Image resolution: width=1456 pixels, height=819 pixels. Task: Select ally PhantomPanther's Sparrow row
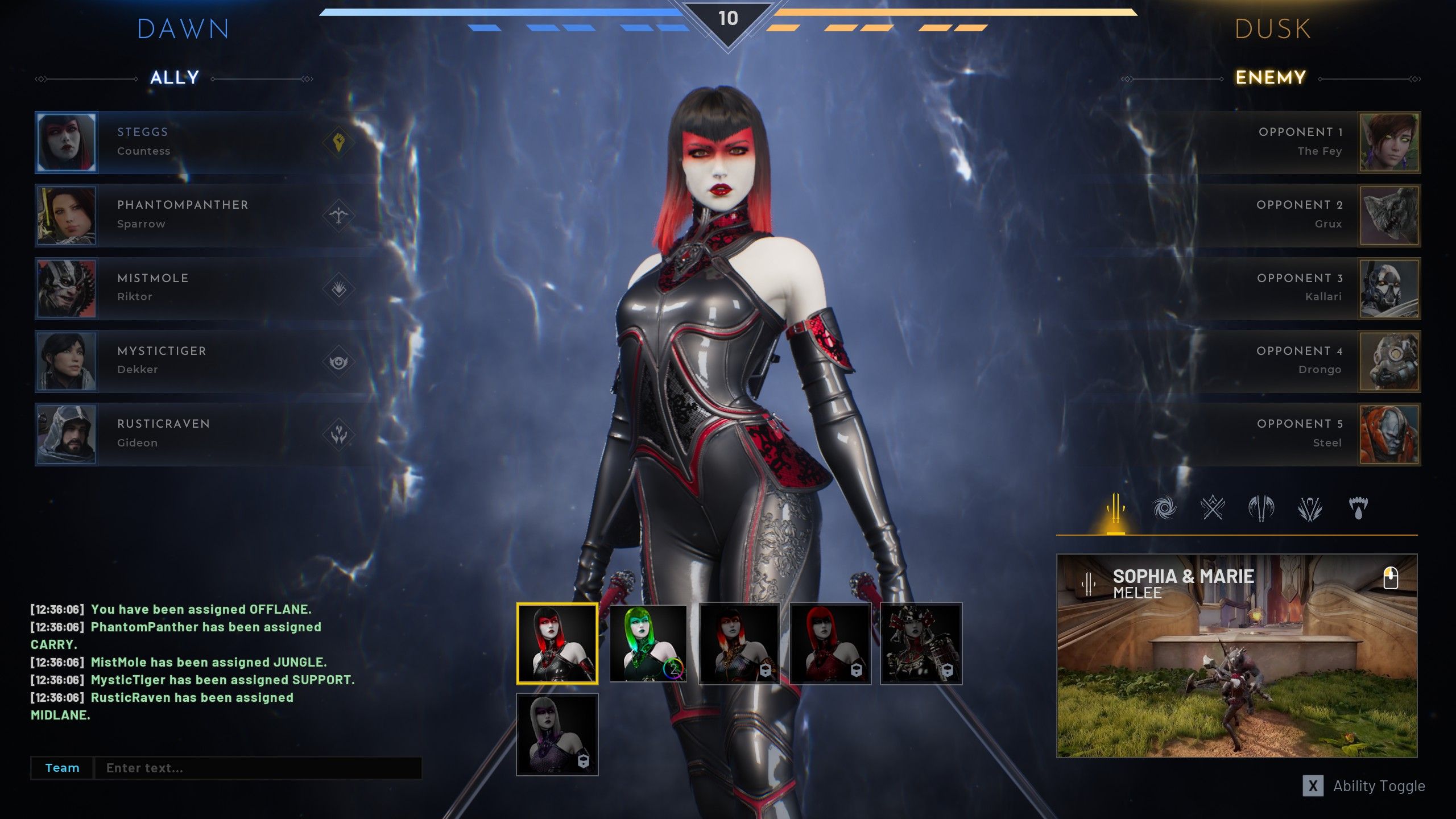[205, 215]
